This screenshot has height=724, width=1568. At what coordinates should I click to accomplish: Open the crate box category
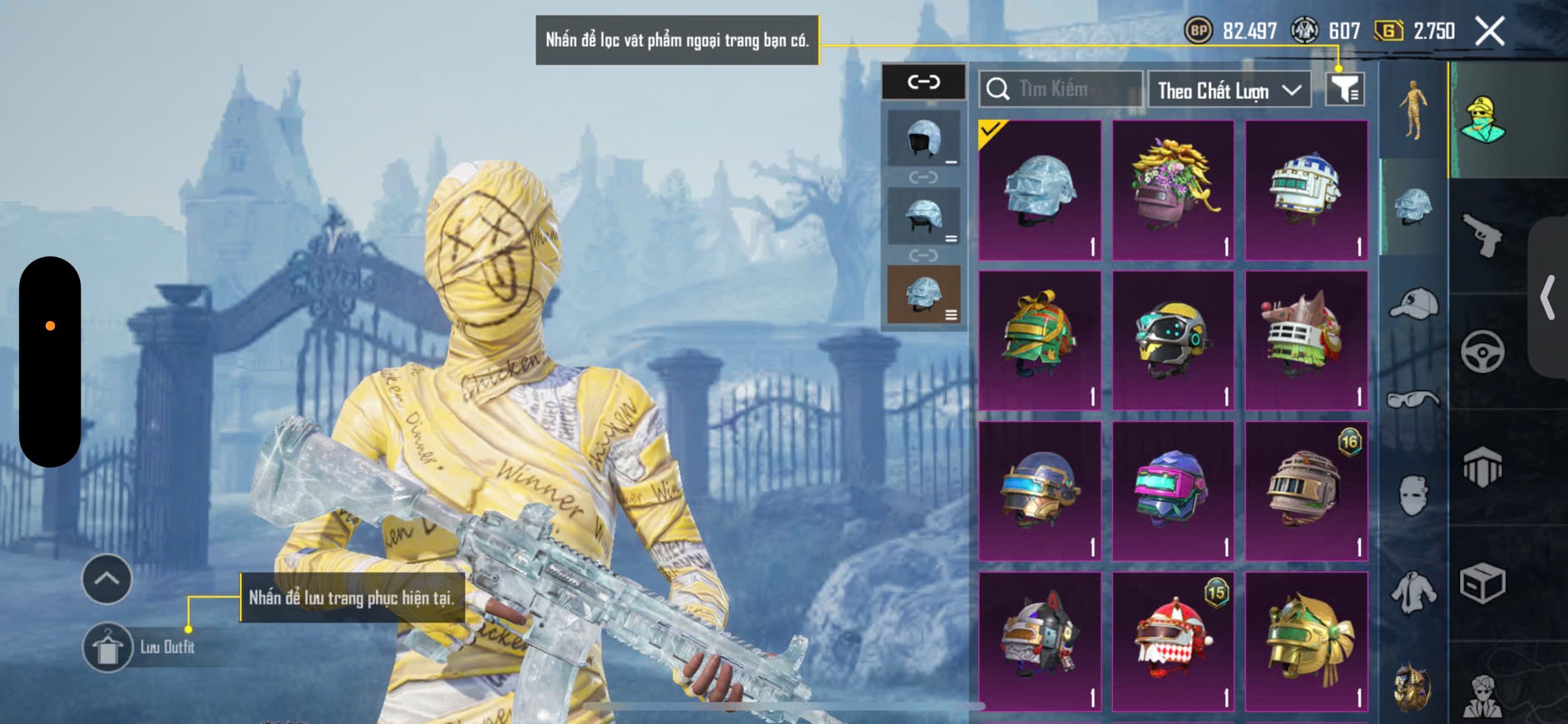1482,583
